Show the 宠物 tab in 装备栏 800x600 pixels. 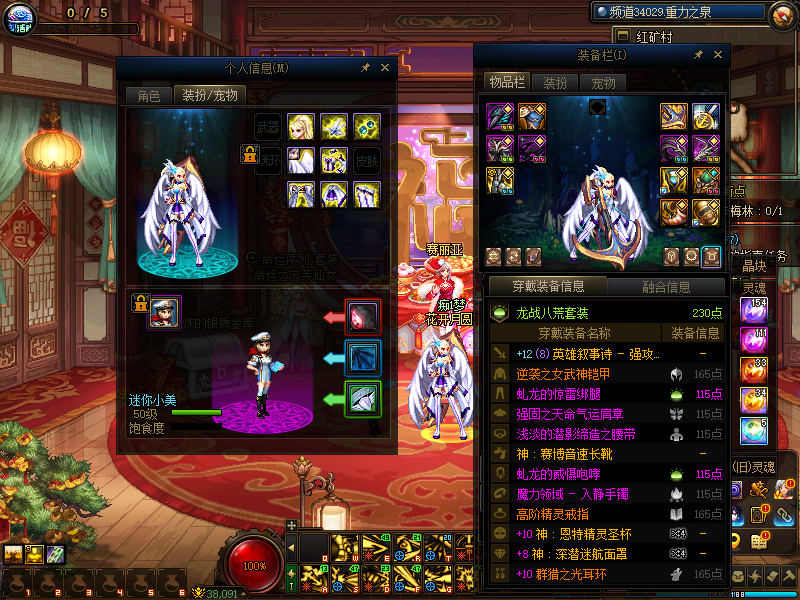pyautogui.click(x=603, y=83)
